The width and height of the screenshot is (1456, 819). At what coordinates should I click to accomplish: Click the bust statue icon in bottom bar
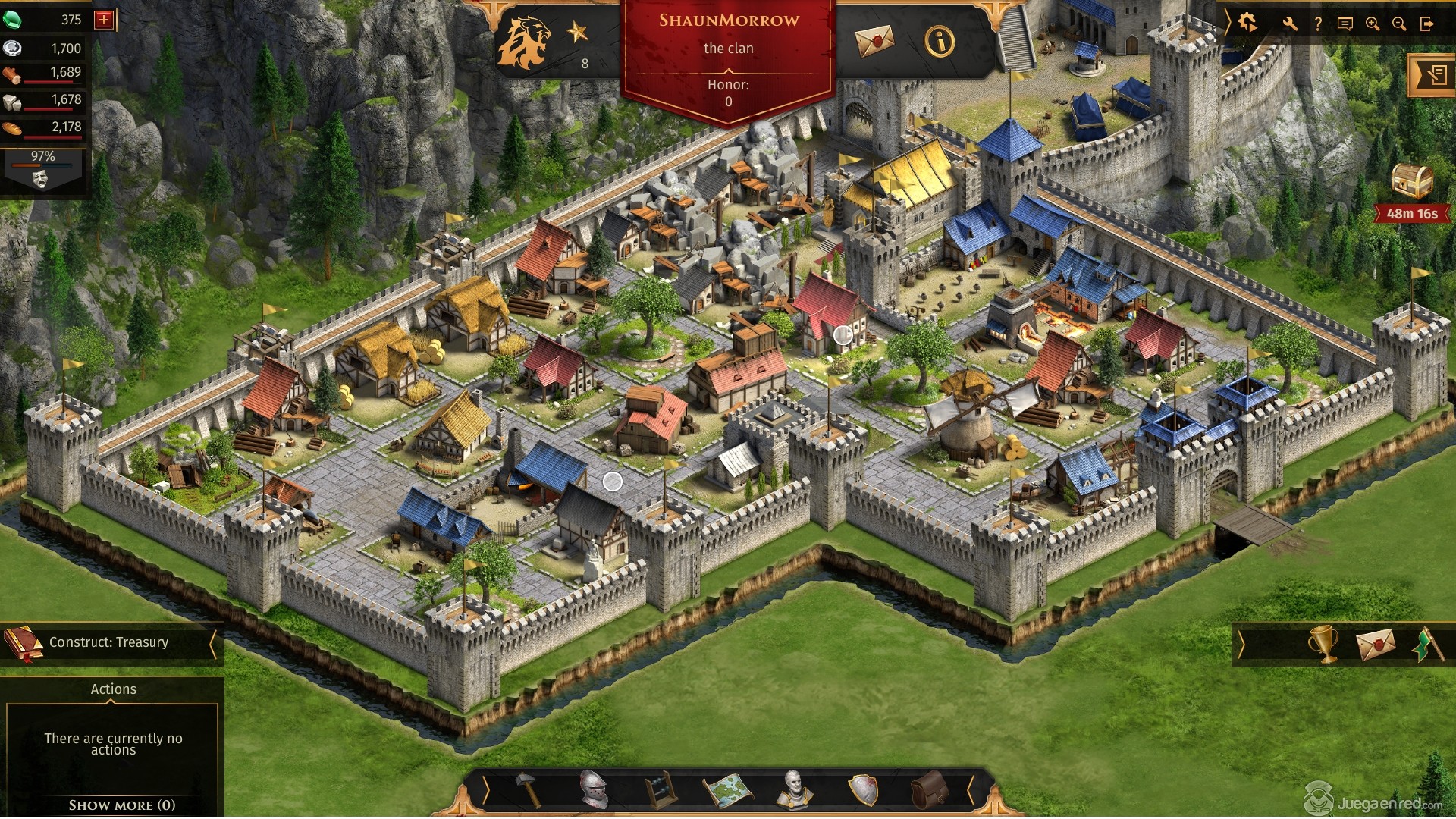(x=794, y=790)
